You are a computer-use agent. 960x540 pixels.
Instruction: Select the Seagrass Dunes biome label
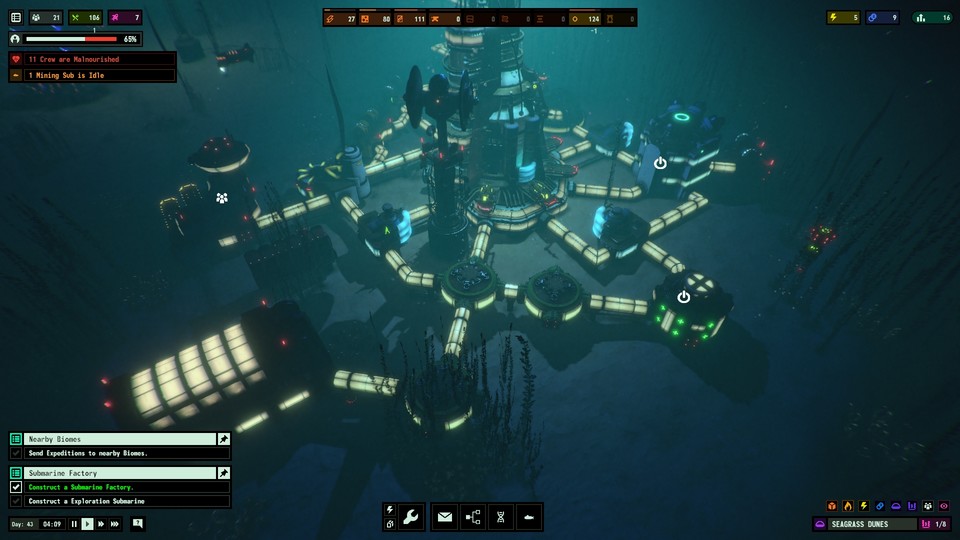click(x=866, y=524)
